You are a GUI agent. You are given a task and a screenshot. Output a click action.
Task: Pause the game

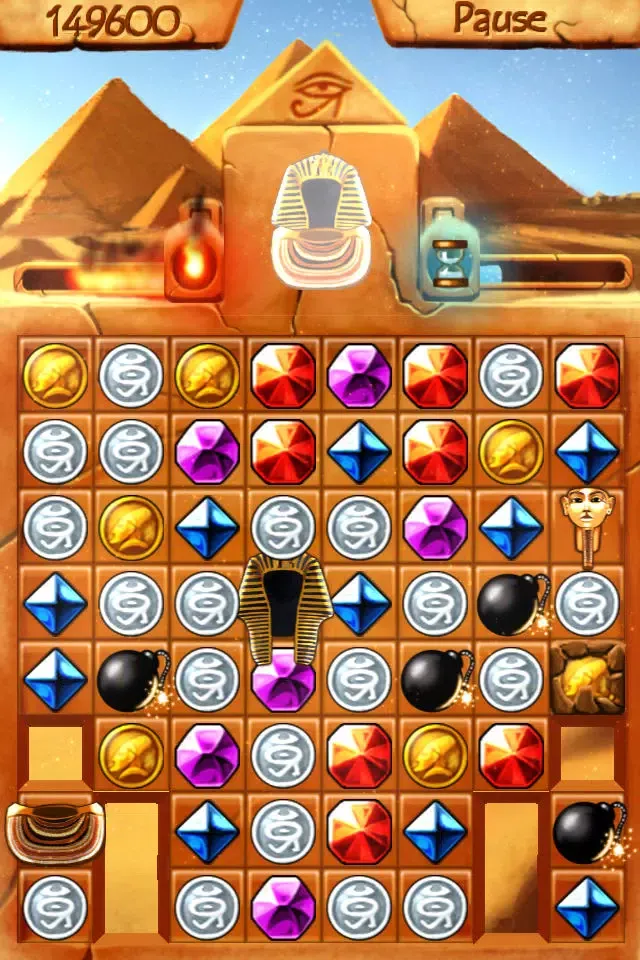500,18
